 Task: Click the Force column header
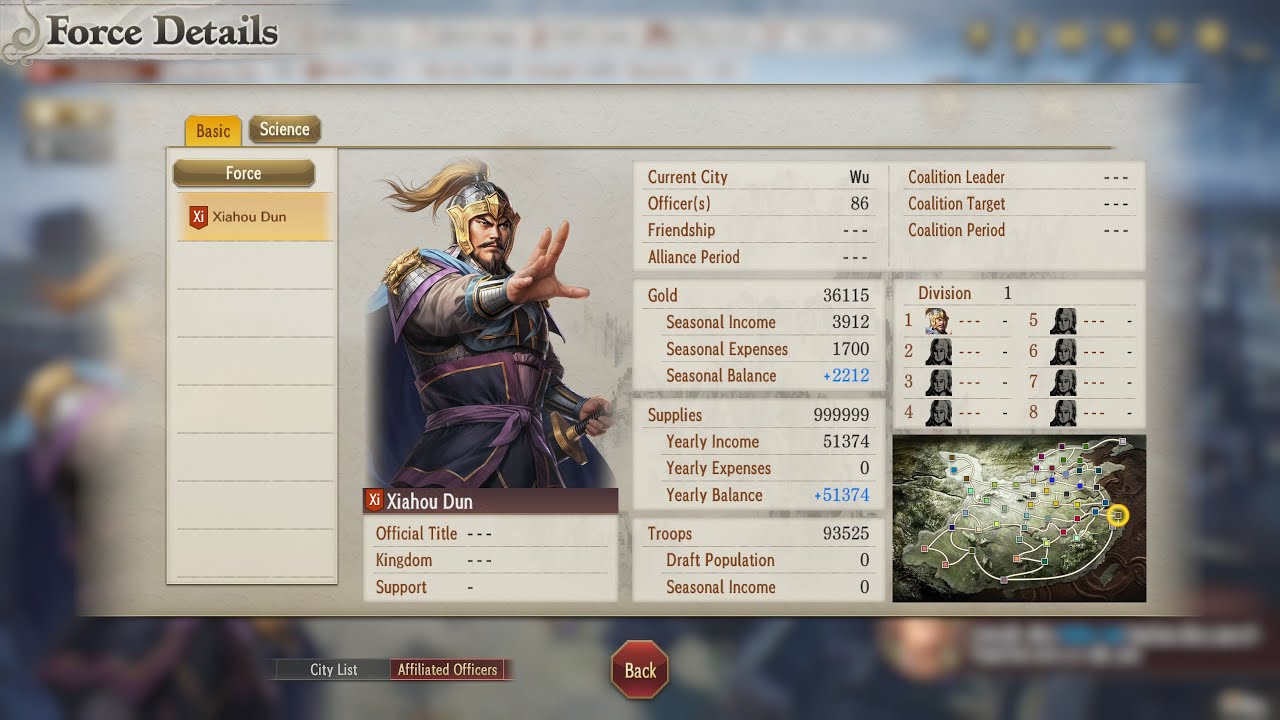pyautogui.click(x=244, y=174)
